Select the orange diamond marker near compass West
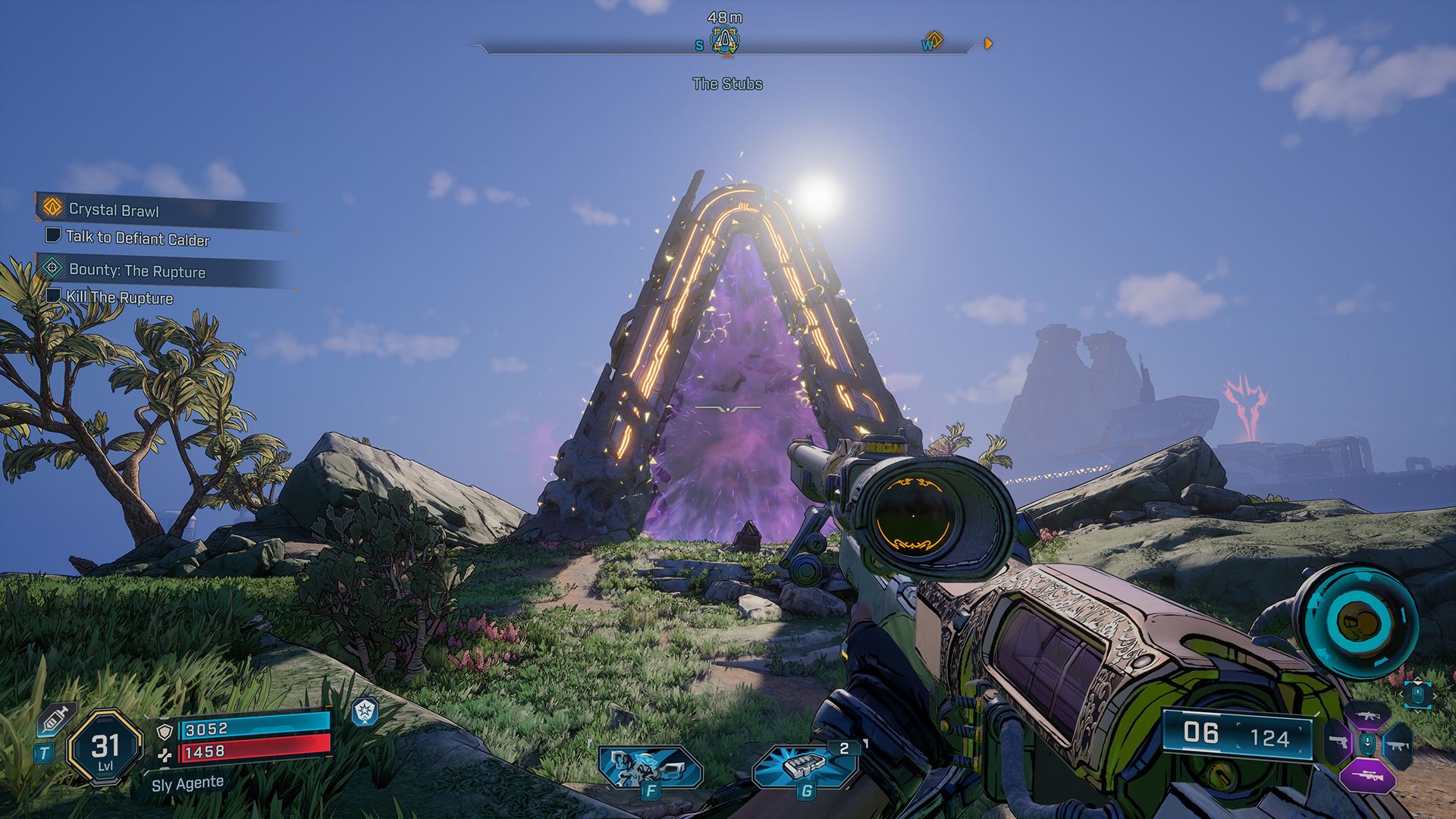 [934, 39]
